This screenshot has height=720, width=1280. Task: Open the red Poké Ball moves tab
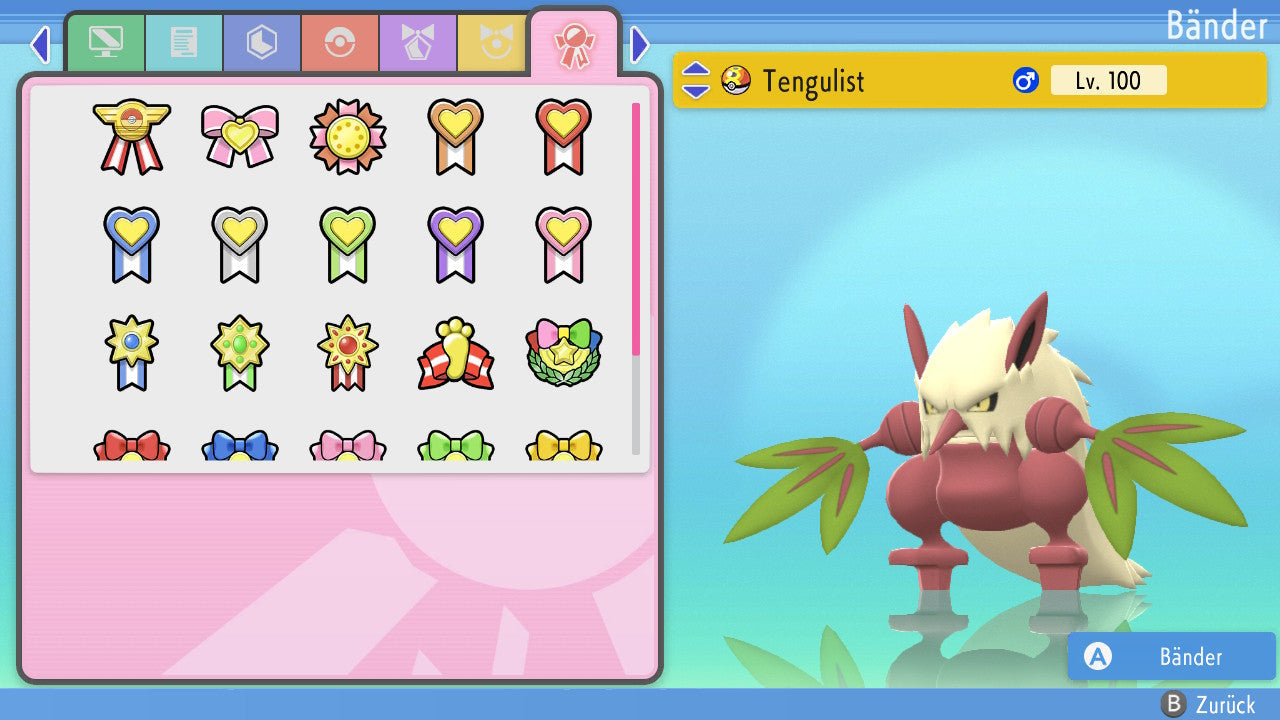tap(339, 43)
